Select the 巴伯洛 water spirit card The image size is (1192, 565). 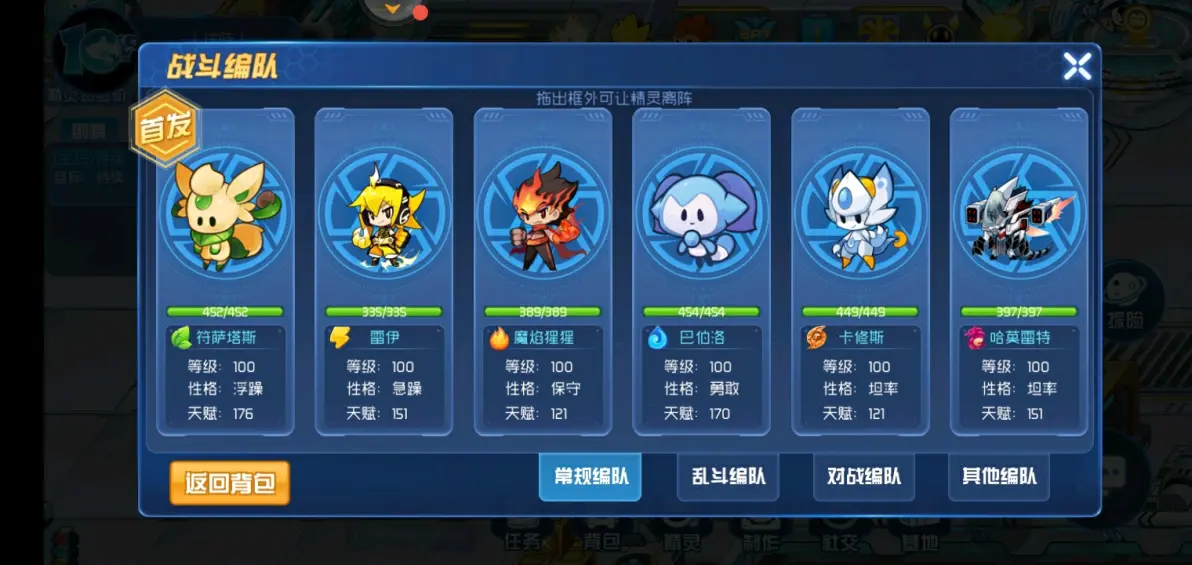(701, 270)
